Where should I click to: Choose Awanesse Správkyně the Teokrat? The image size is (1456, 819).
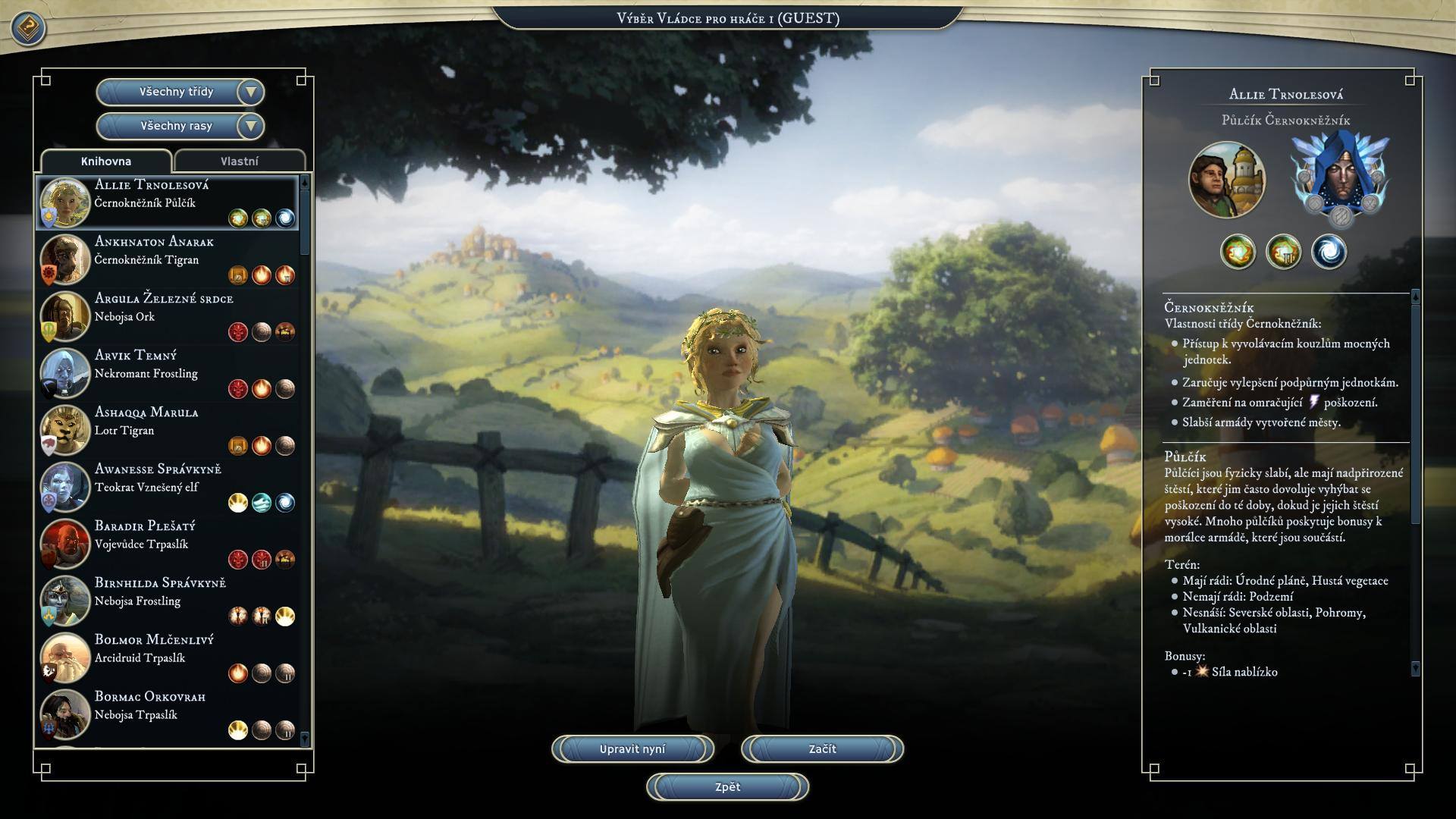point(167,487)
